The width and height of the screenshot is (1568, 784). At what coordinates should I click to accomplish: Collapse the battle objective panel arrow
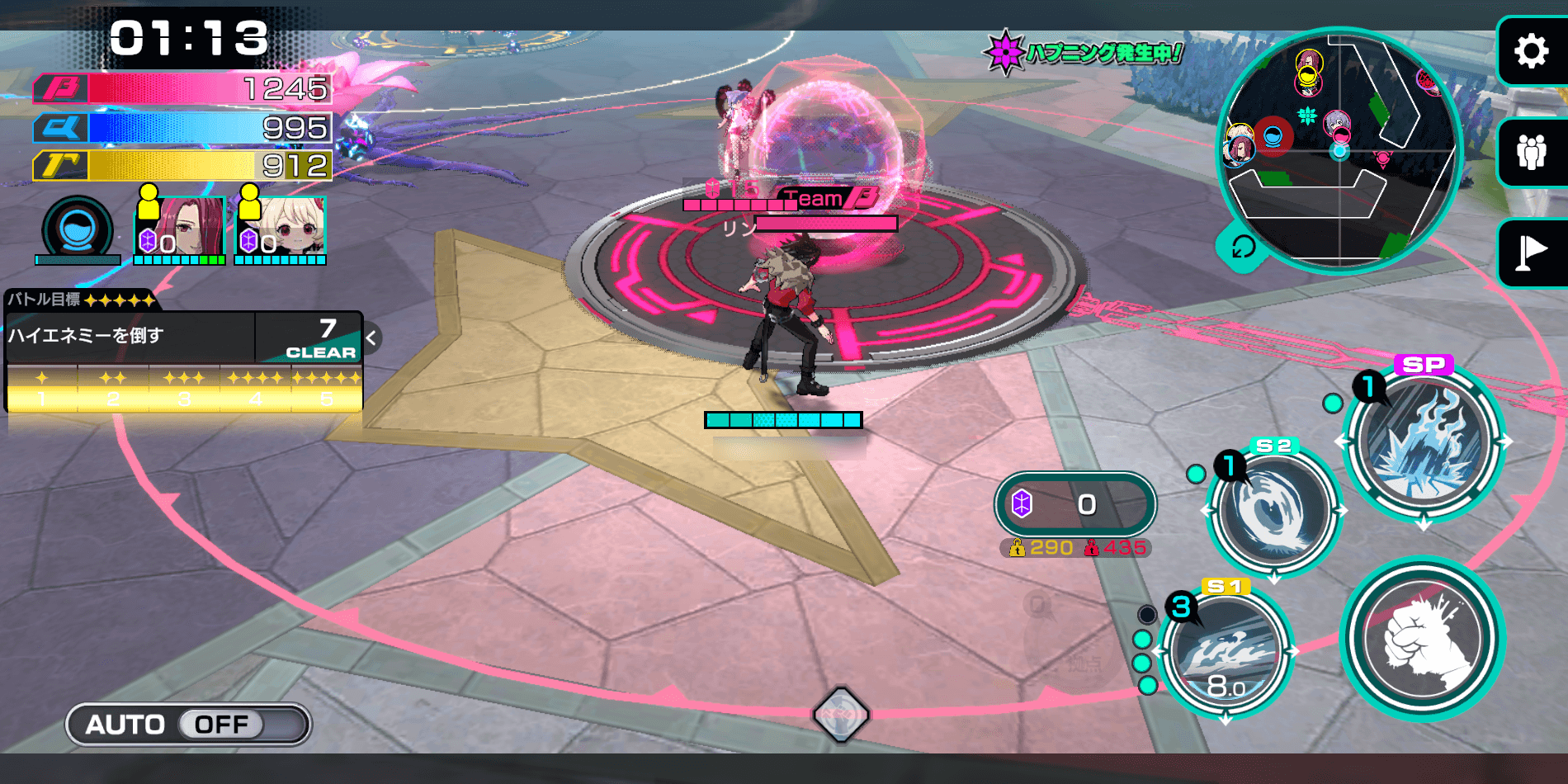[371, 338]
